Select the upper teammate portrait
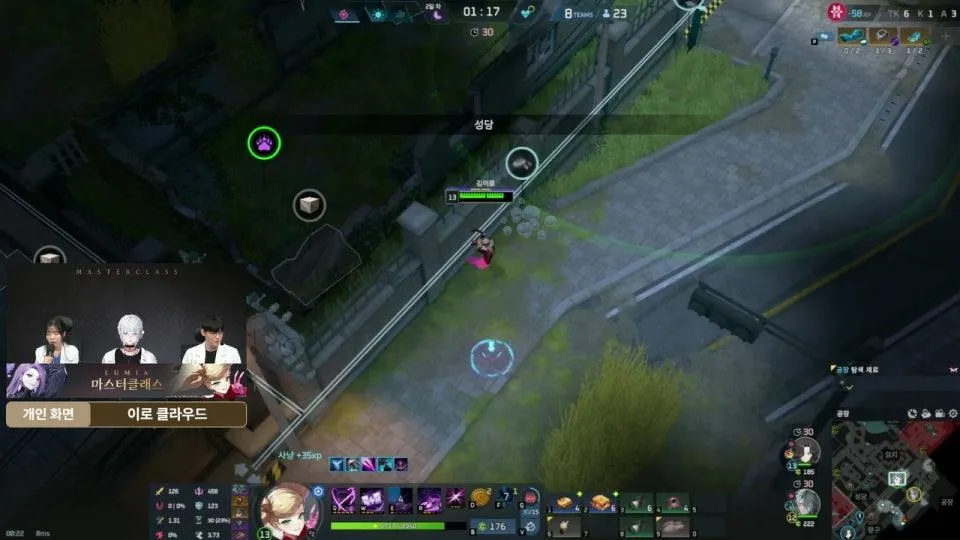Viewport: 960px width, 540px height. point(809,452)
